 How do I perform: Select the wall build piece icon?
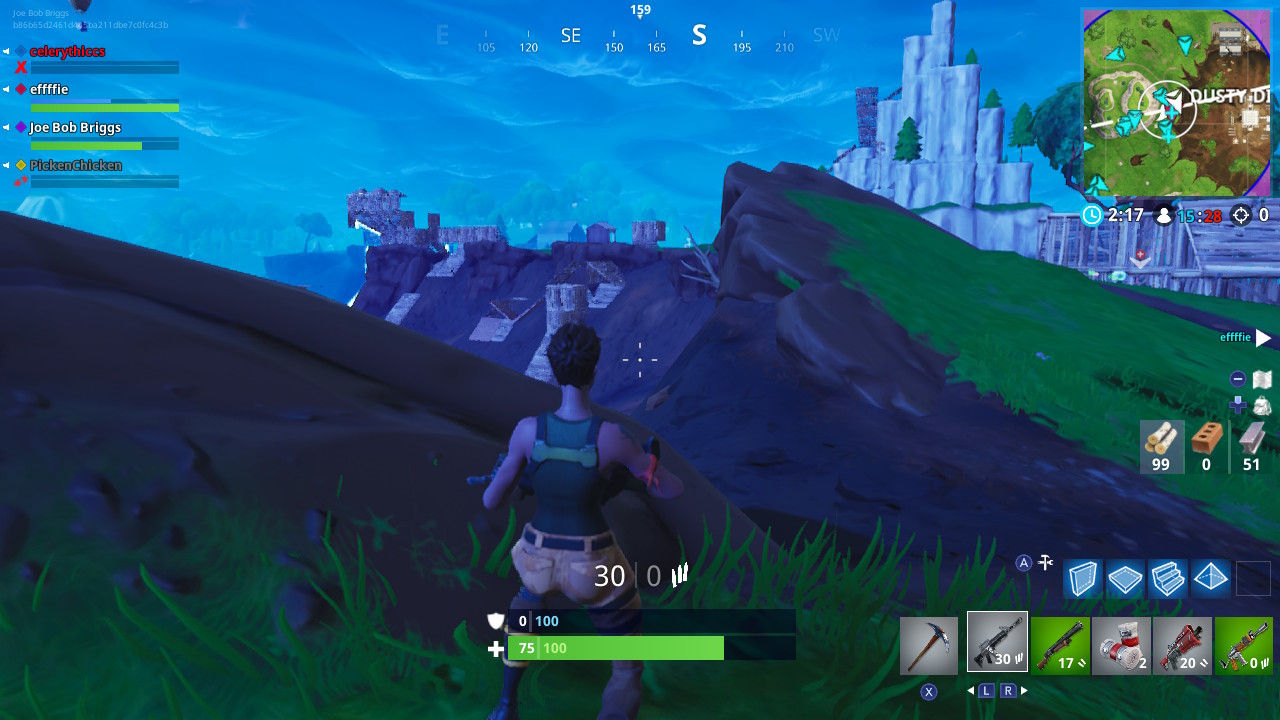(x=1082, y=578)
